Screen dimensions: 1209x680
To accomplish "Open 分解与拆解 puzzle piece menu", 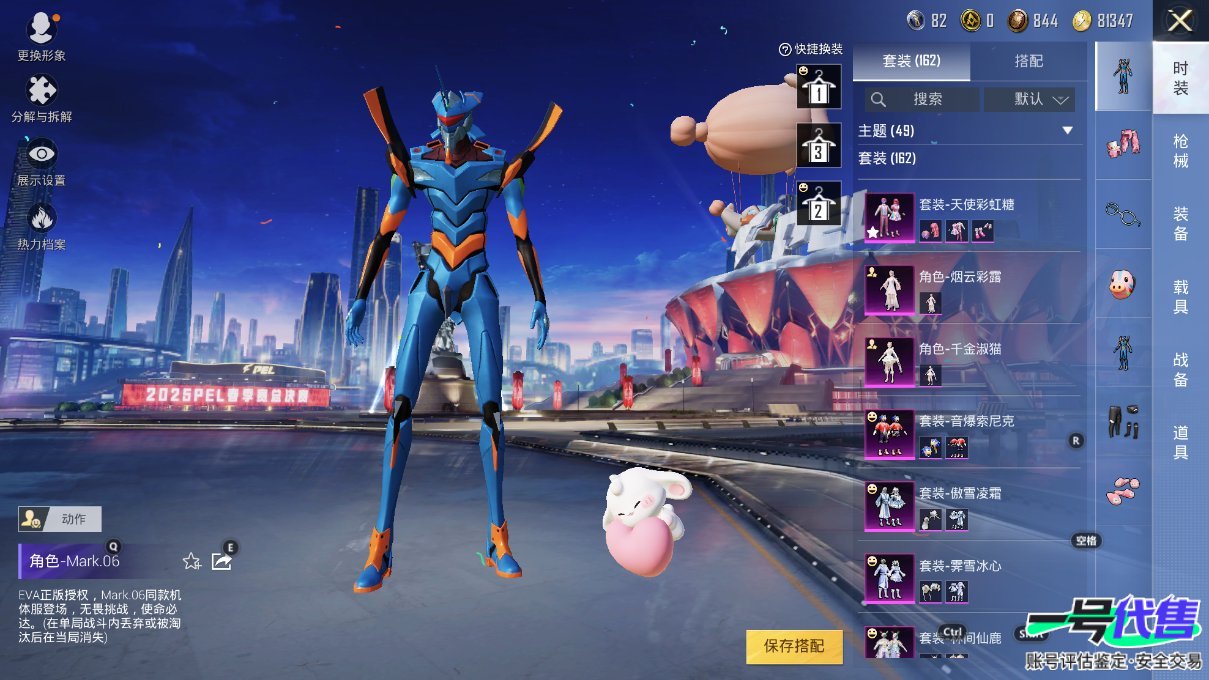I will (41, 95).
